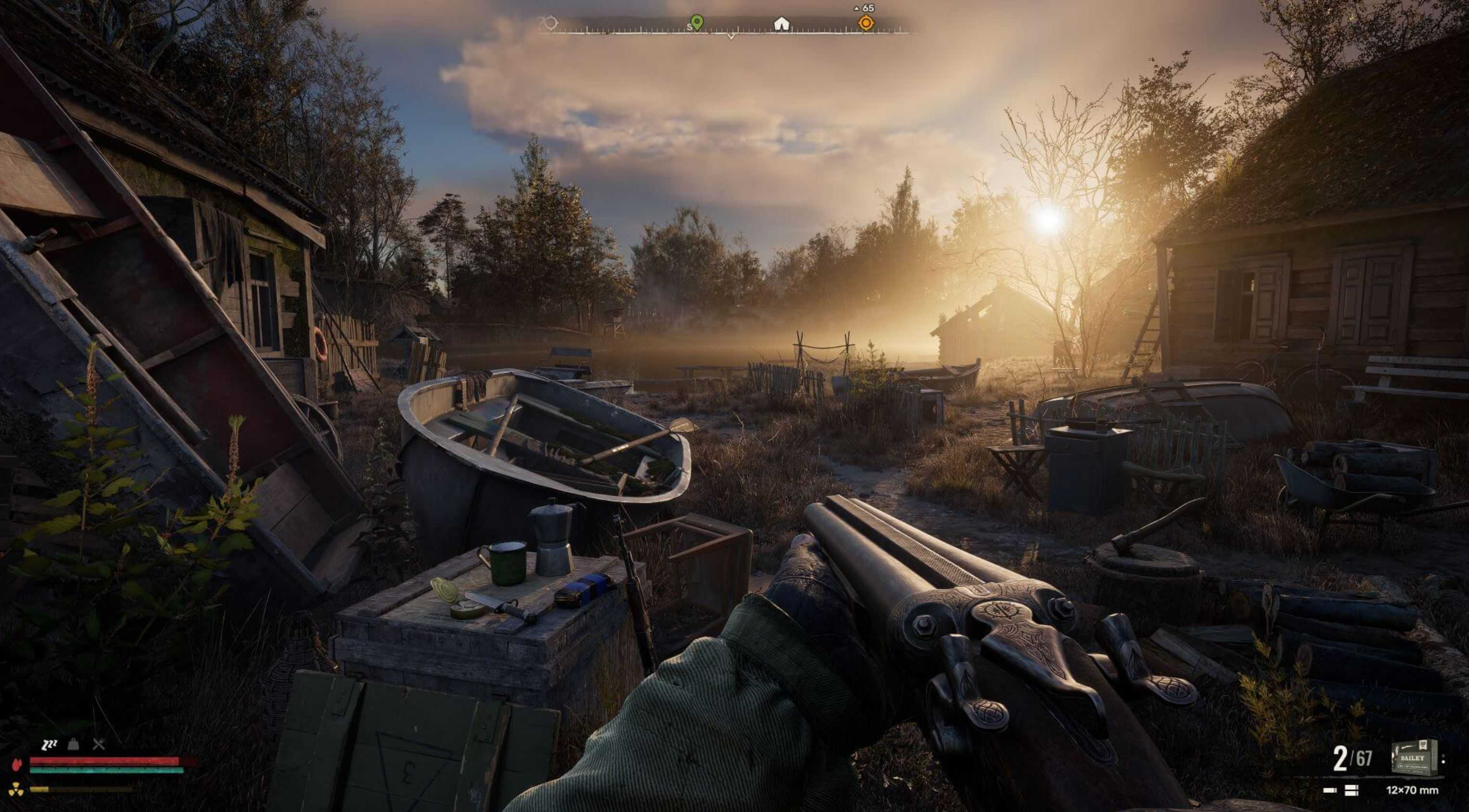Choose the single-barrel fire mode icon
Viewport: 1469px width, 812px height.
pyautogui.click(x=1330, y=790)
